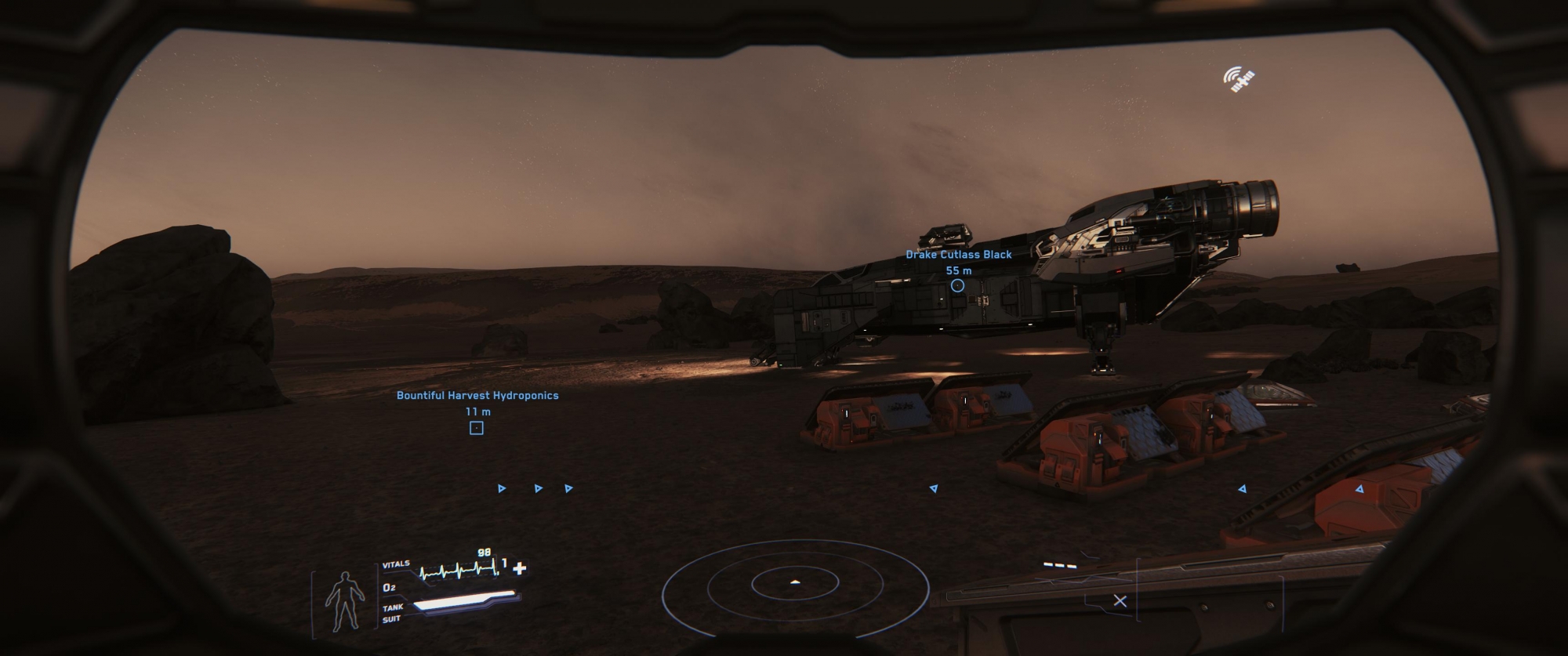Click the medical plus icon beside vitals
The width and height of the screenshot is (1568, 656).
[519, 567]
